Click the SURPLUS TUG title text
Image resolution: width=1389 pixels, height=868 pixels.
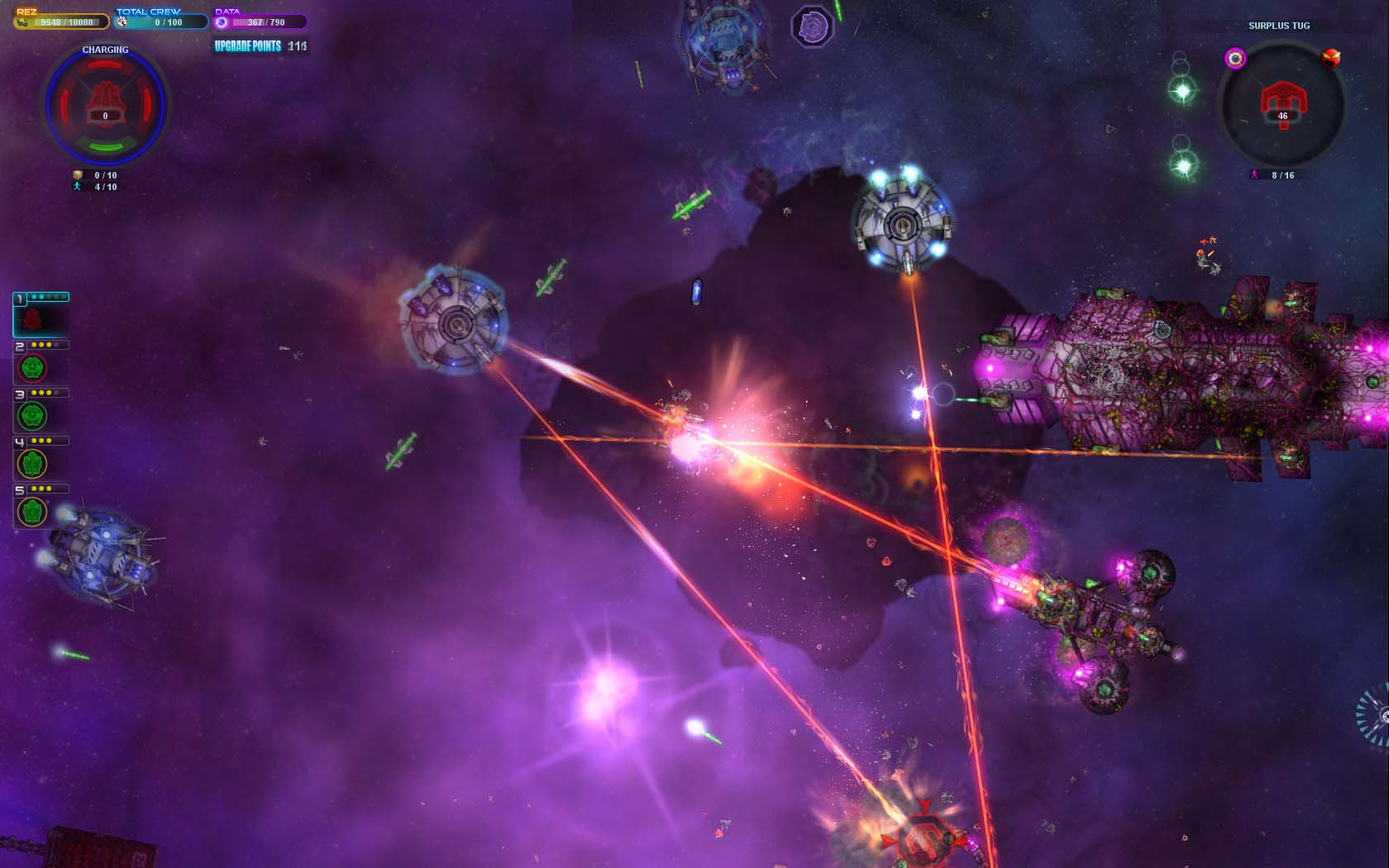(1278, 26)
